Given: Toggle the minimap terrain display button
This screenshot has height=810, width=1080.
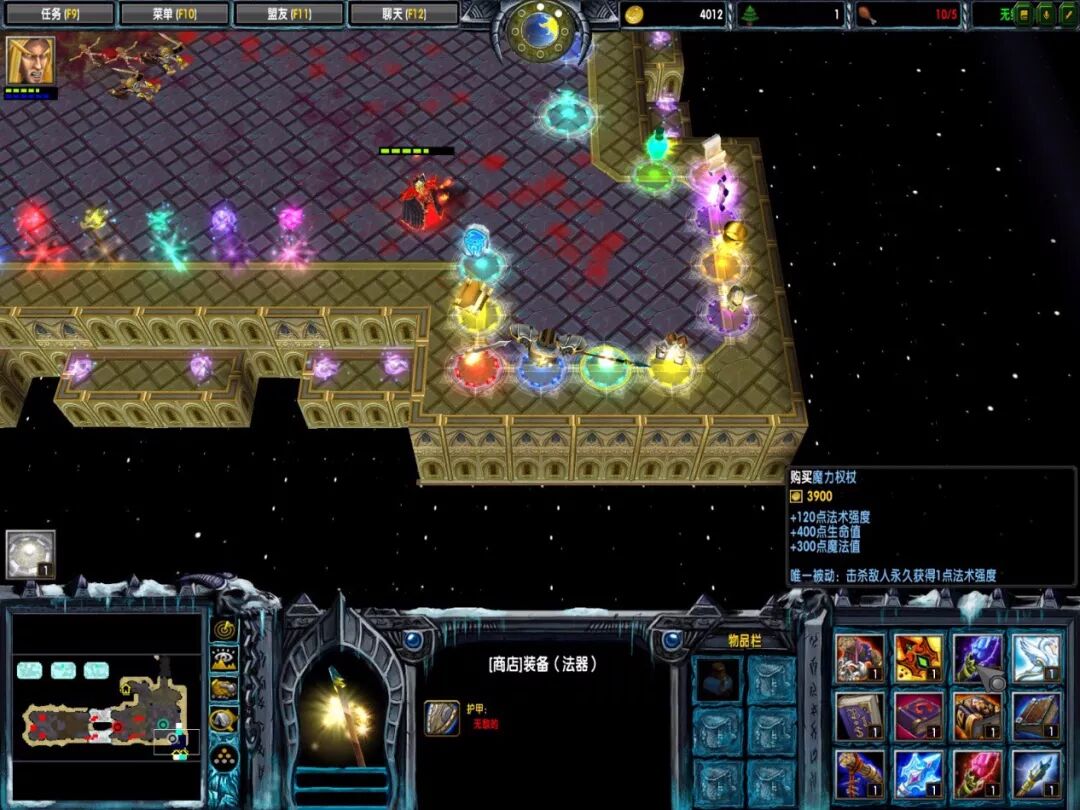Looking at the screenshot, I should click(x=224, y=660).
